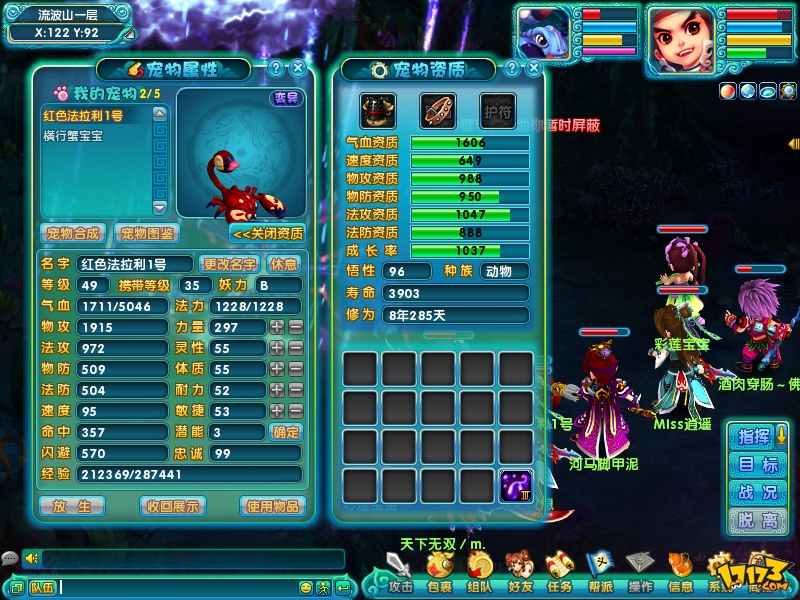Open the 宠物图鉴 pet encyclopedia
The image size is (800, 600).
coord(148,233)
